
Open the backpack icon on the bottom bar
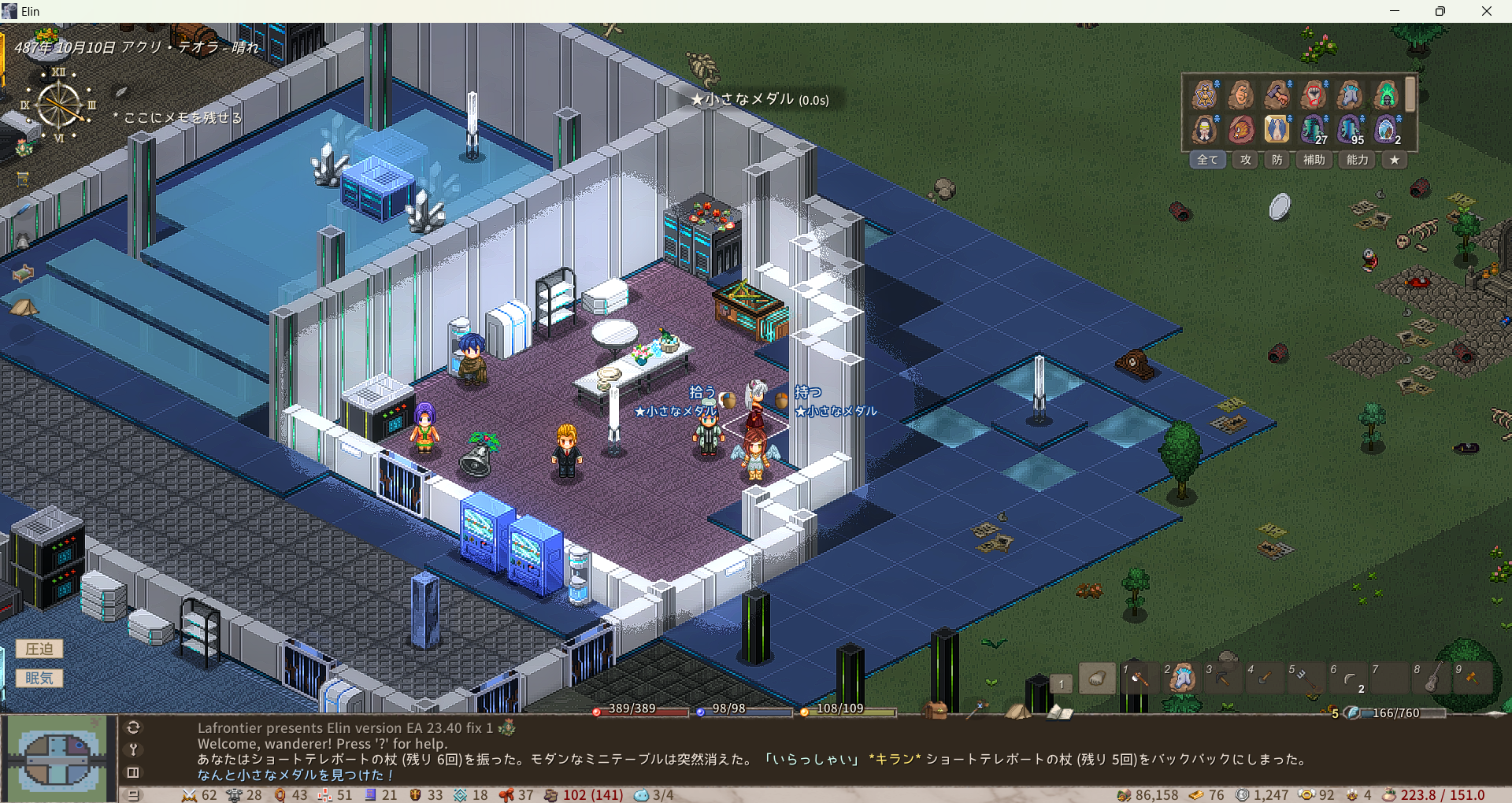pyautogui.click(x=936, y=710)
